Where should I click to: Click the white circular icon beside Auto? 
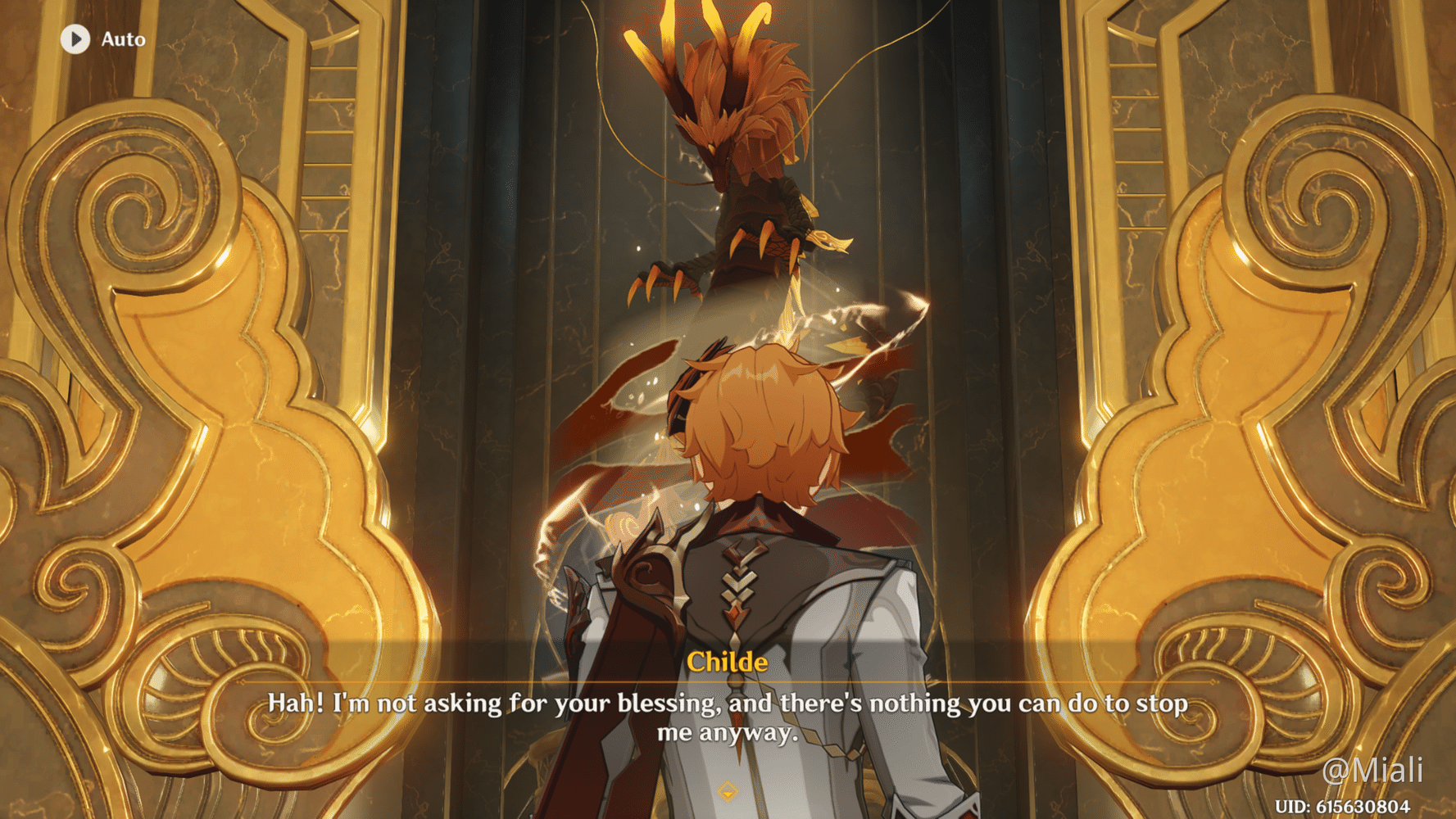point(77,38)
